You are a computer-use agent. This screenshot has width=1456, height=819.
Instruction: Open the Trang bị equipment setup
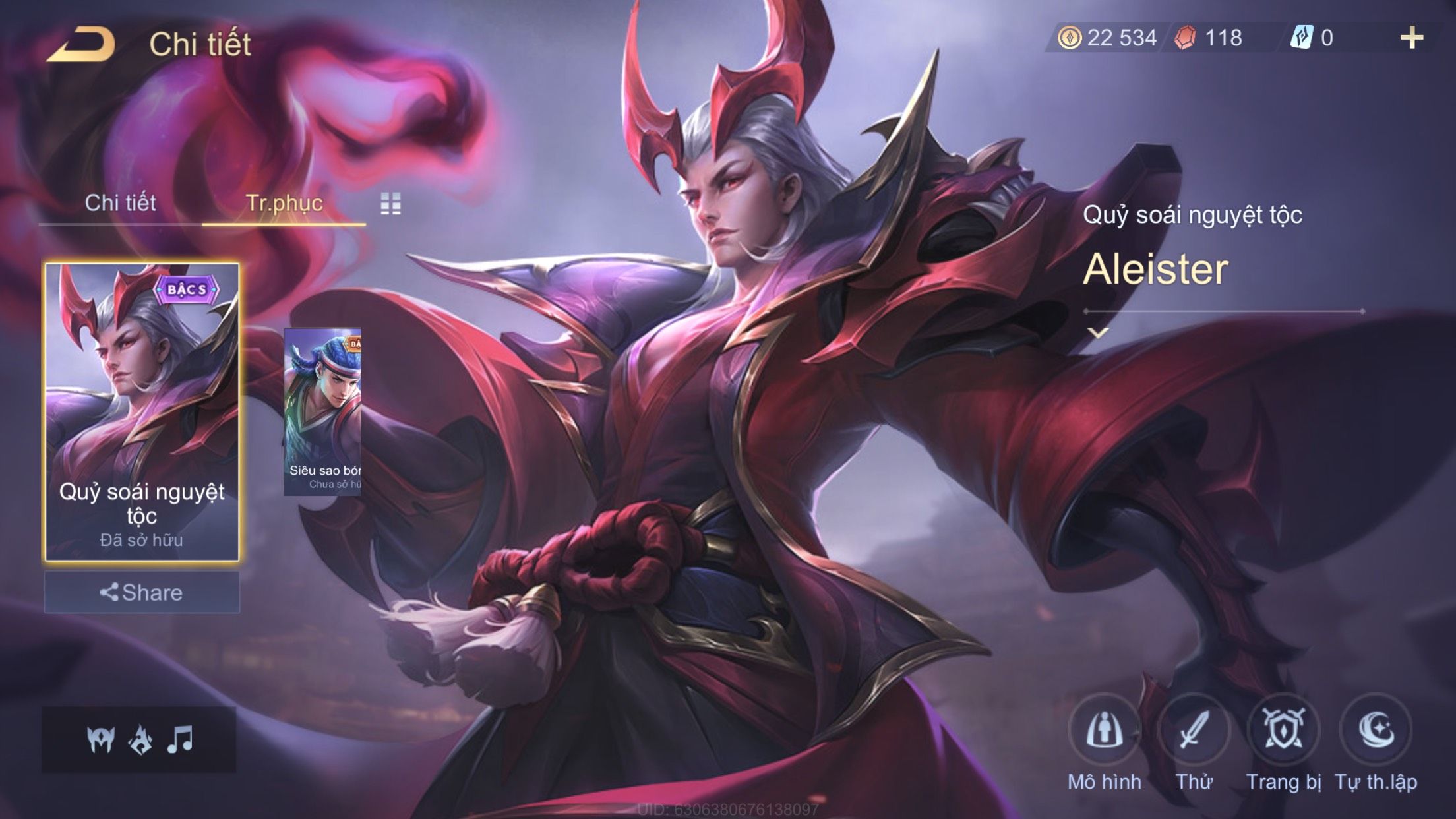click(x=1283, y=731)
